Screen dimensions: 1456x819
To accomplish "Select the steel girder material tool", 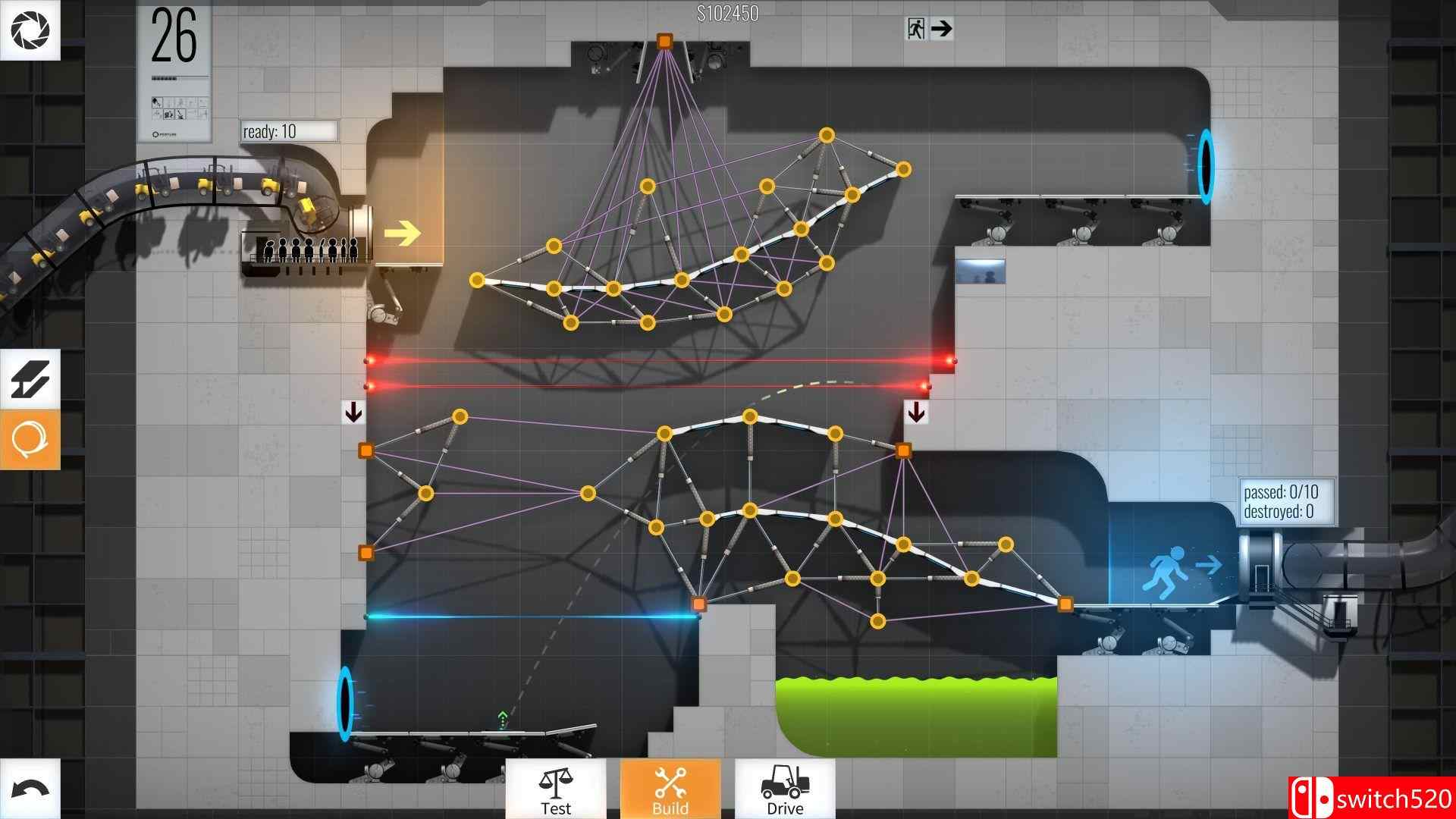I will coord(30,379).
